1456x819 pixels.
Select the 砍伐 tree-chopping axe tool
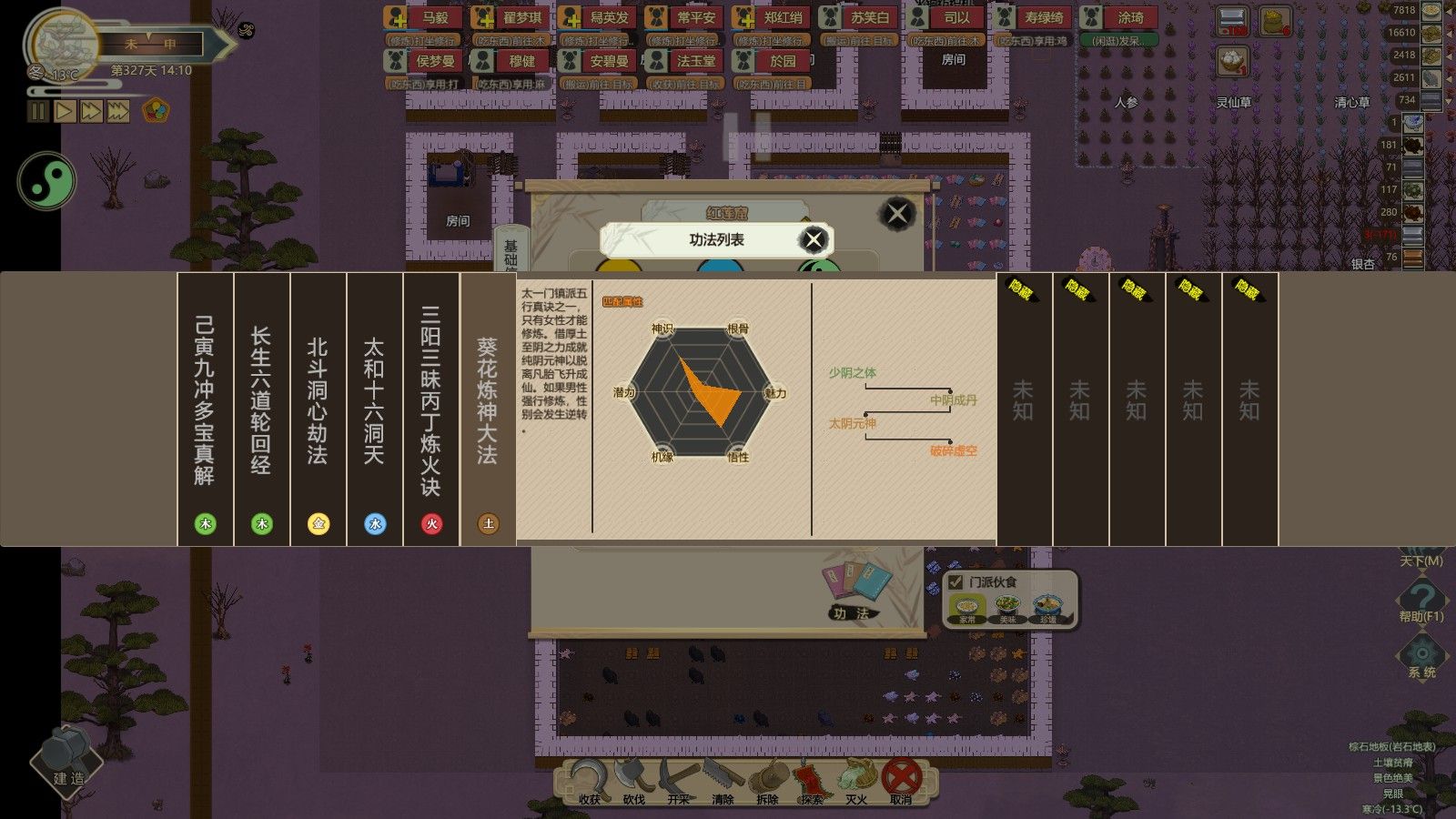coord(634,781)
